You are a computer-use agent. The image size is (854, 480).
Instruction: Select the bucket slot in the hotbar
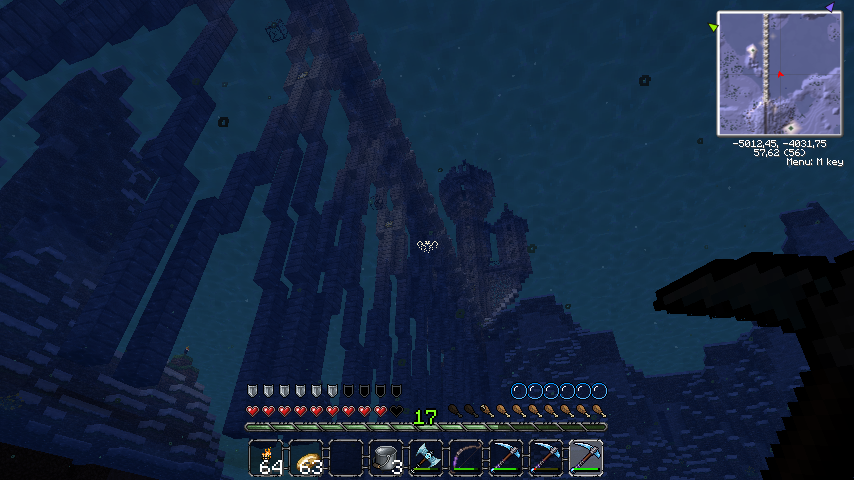(x=386, y=457)
